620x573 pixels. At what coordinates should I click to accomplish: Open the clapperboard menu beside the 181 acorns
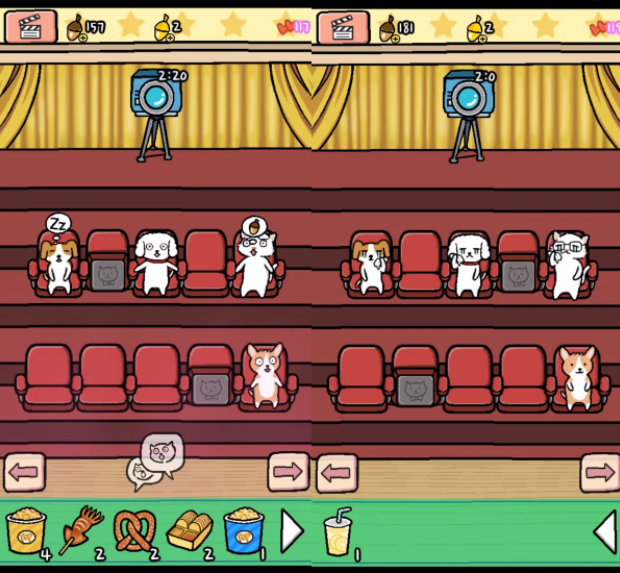click(x=343, y=27)
